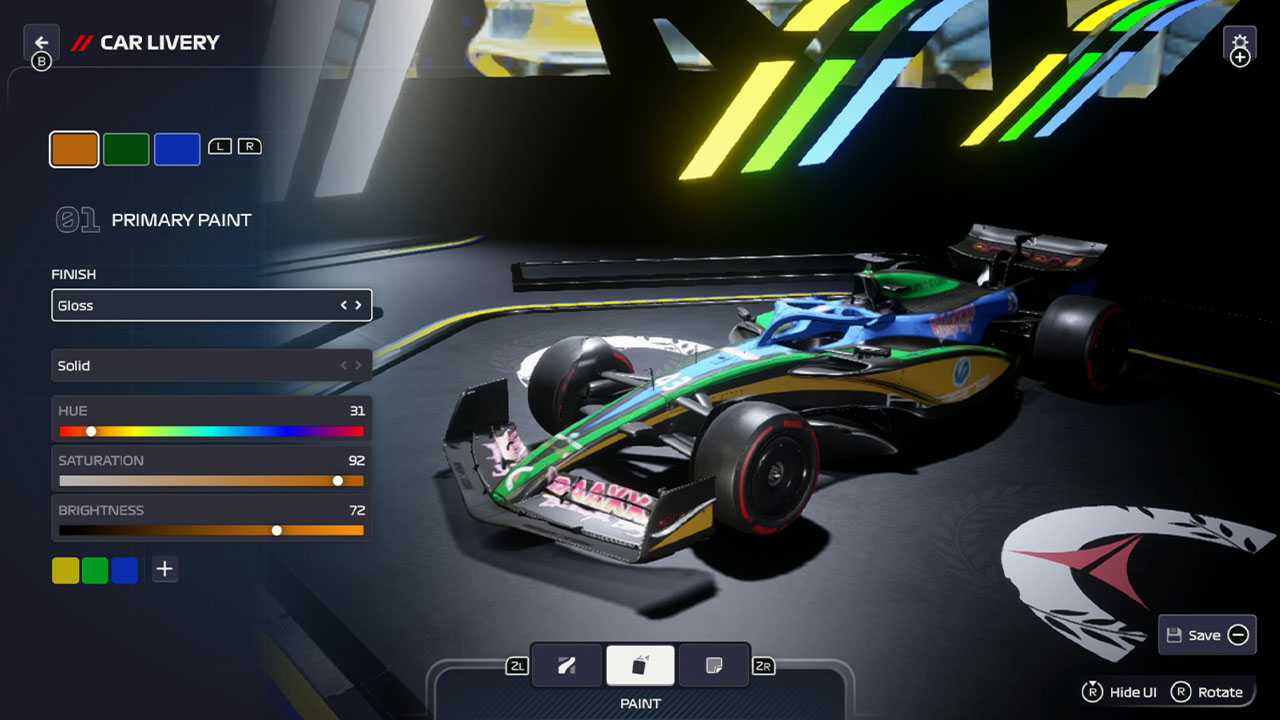
Task: Select the spray paint tool
Action: pyautogui.click(x=640, y=665)
